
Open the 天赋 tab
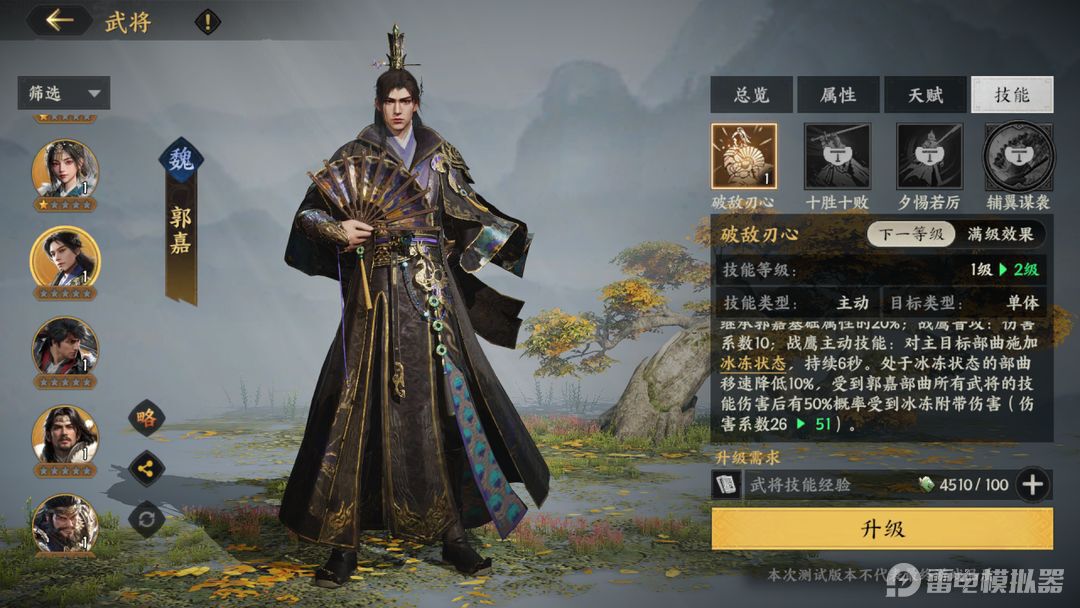pyautogui.click(x=925, y=95)
